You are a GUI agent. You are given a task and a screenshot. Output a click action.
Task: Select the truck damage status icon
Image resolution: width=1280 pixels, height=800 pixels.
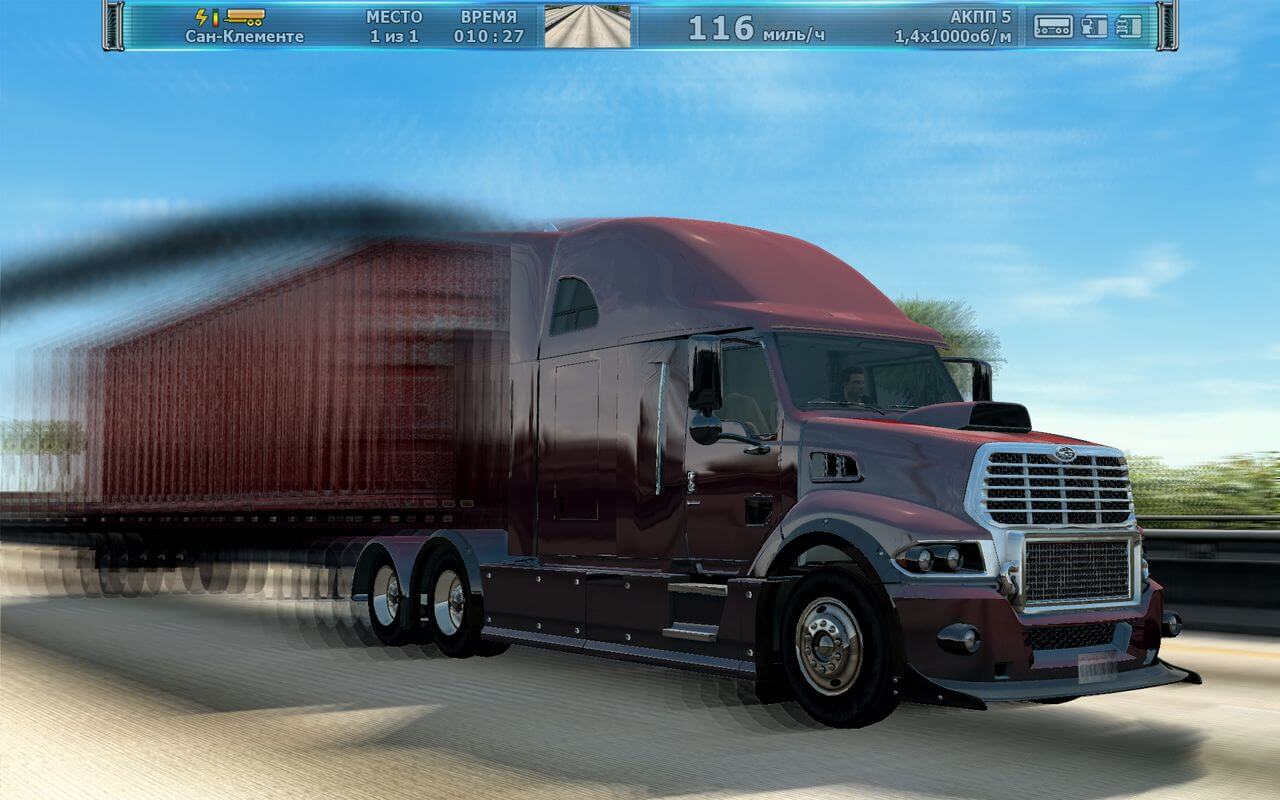point(1128,26)
